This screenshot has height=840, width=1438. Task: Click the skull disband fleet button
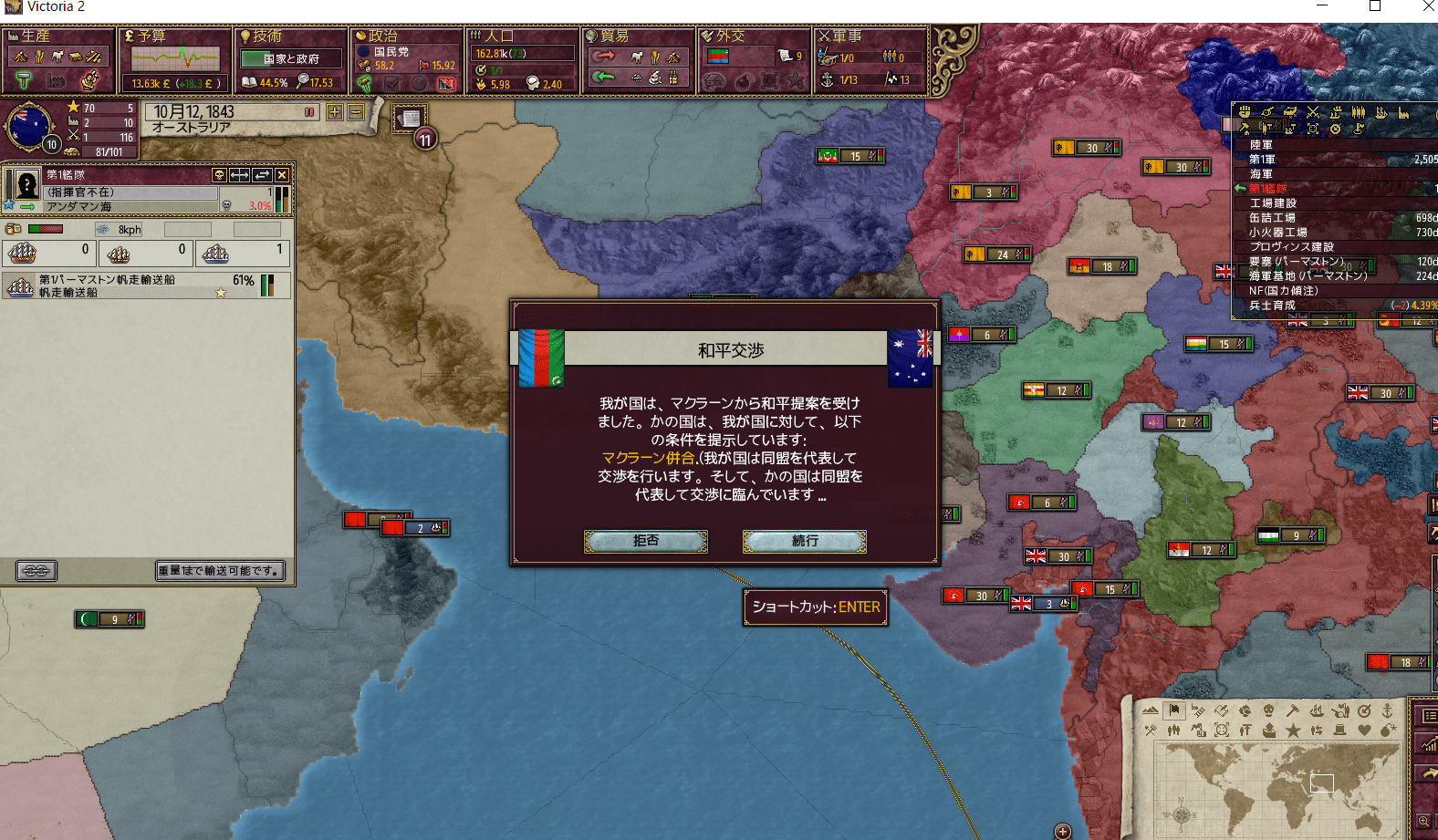pos(219,174)
